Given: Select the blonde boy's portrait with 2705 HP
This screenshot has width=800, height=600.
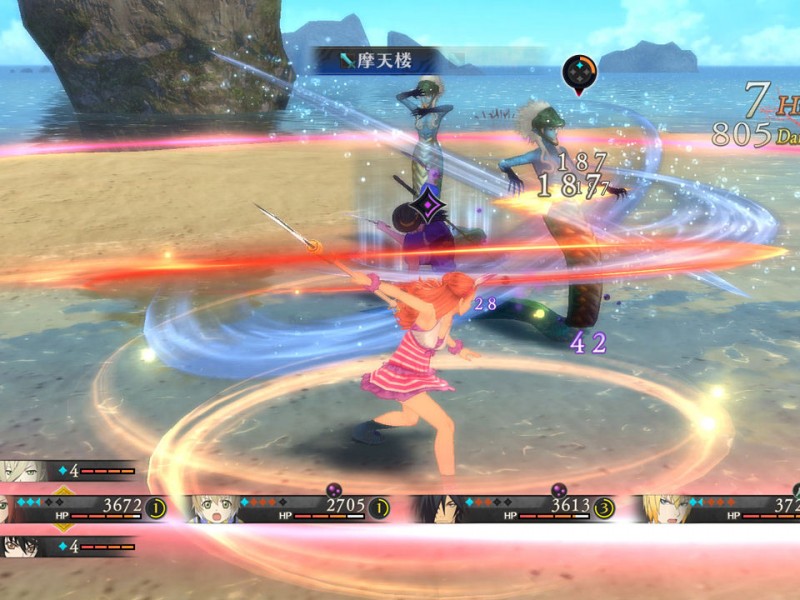Looking at the screenshot, I should tap(215, 508).
